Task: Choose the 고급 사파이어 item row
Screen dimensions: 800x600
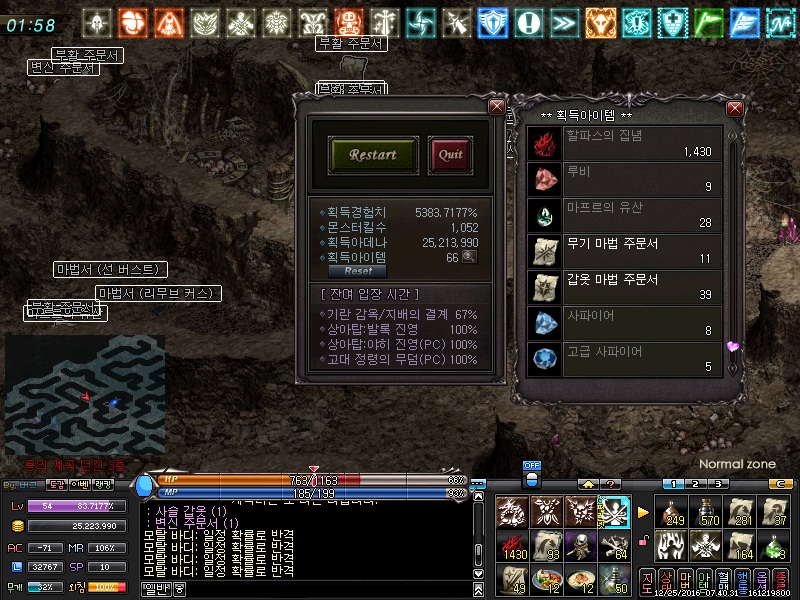Action: coord(625,358)
